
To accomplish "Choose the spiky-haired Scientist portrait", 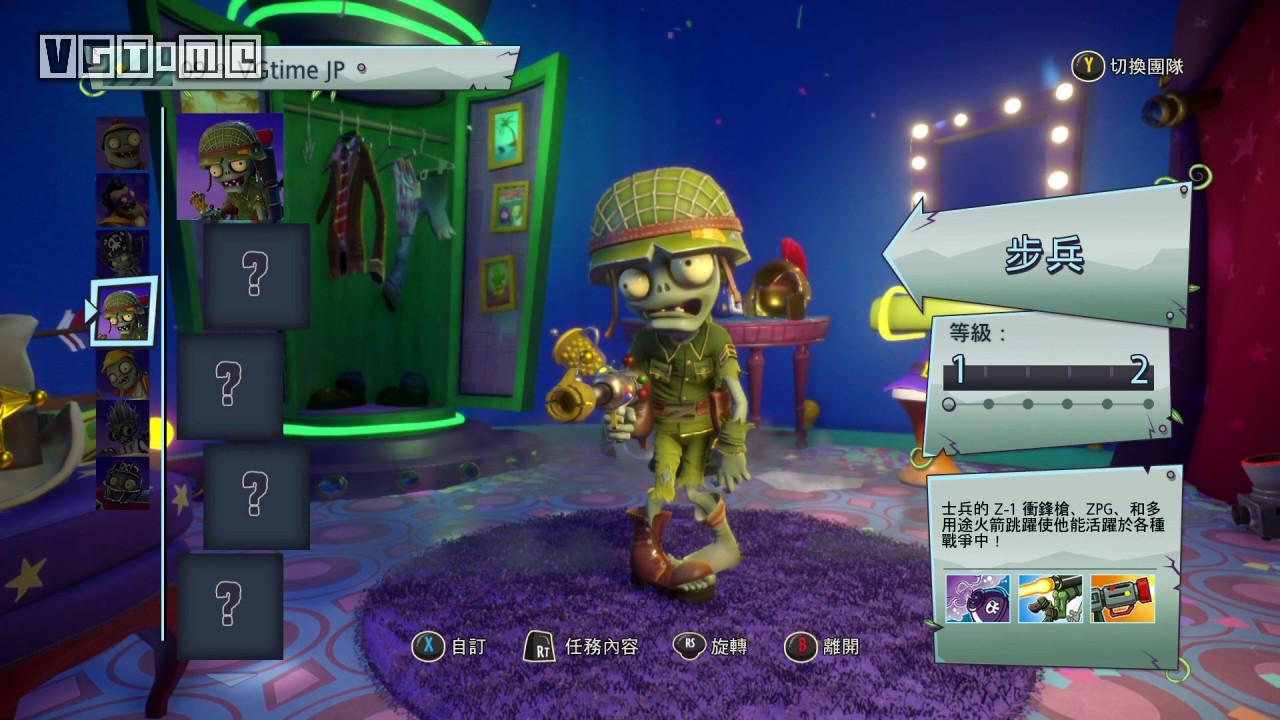I will pos(123,427).
